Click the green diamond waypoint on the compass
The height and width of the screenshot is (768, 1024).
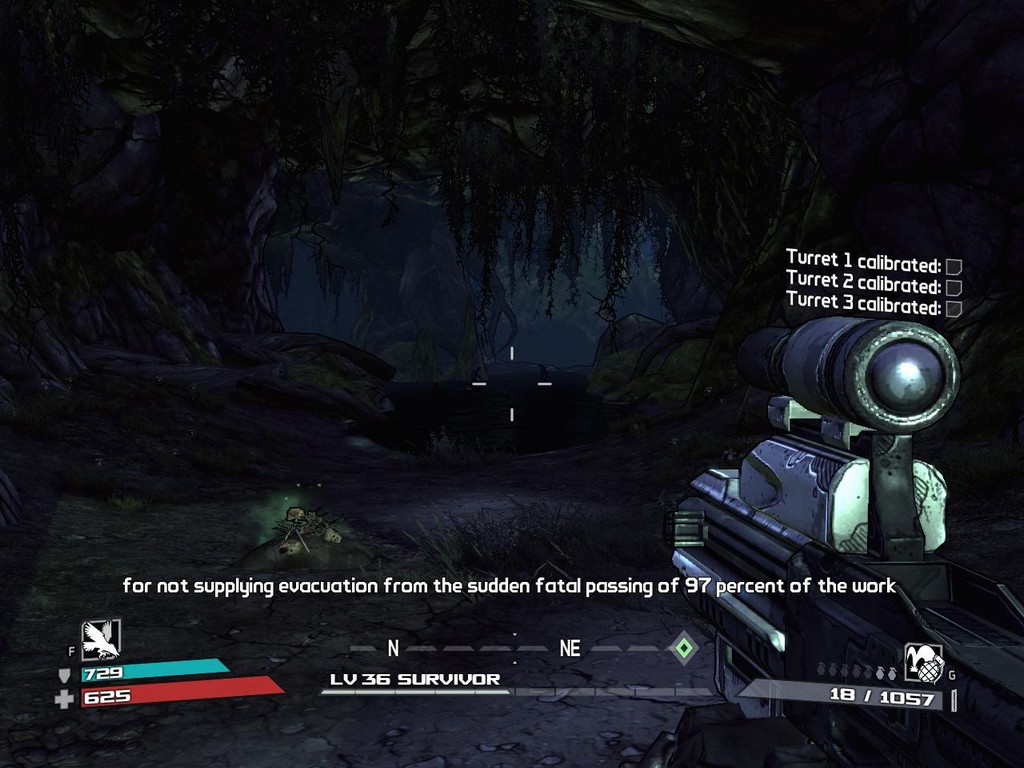(682, 648)
